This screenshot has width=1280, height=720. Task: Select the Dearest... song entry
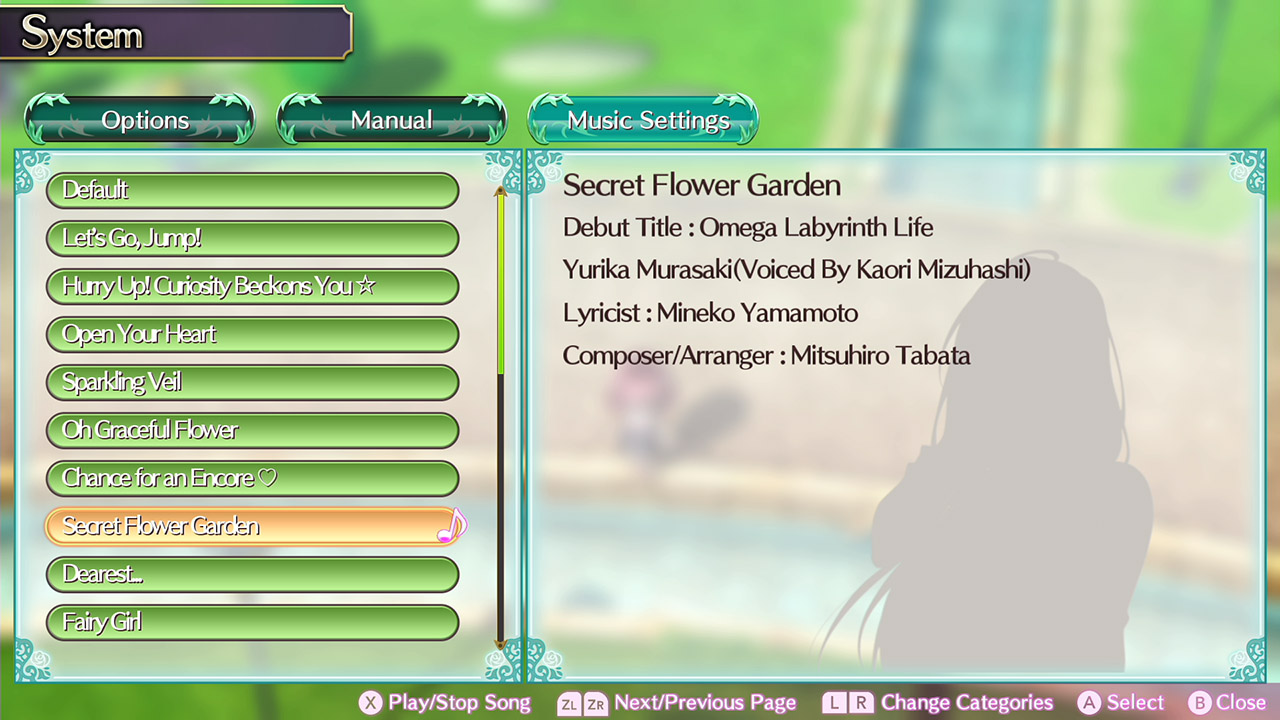[x=252, y=574]
